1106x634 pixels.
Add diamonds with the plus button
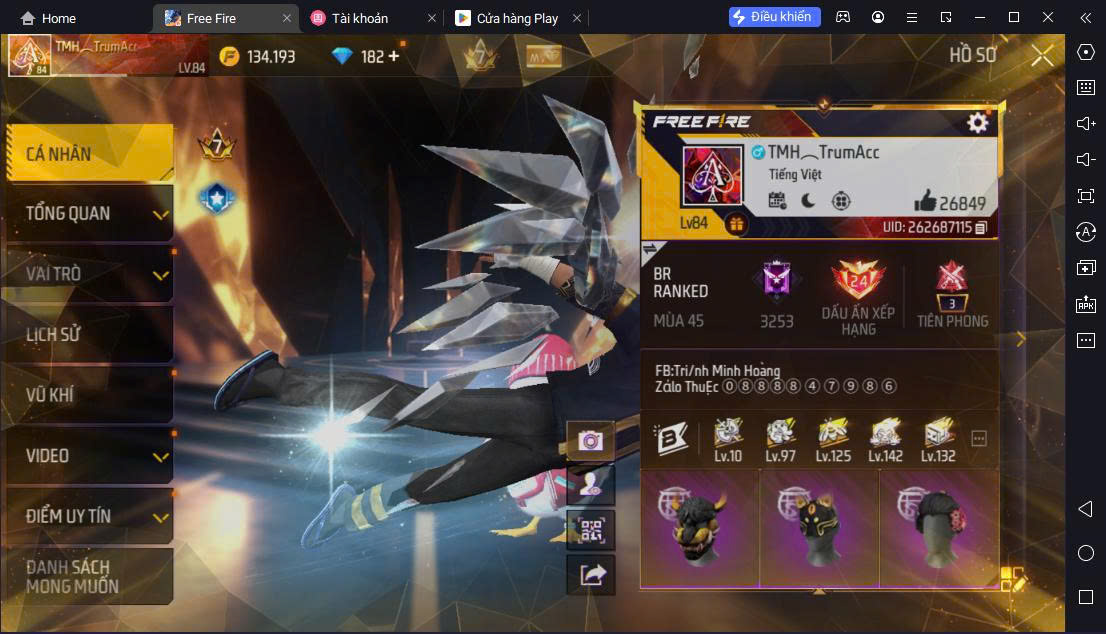click(x=393, y=56)
